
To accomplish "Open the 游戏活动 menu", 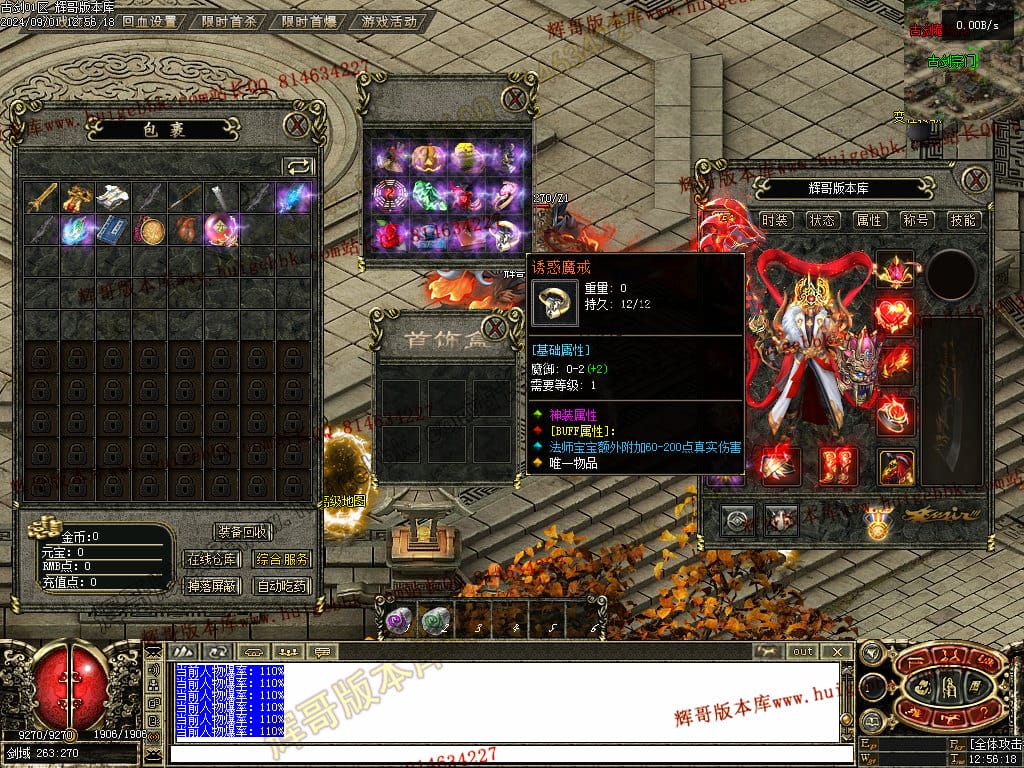I will (390, 21).
